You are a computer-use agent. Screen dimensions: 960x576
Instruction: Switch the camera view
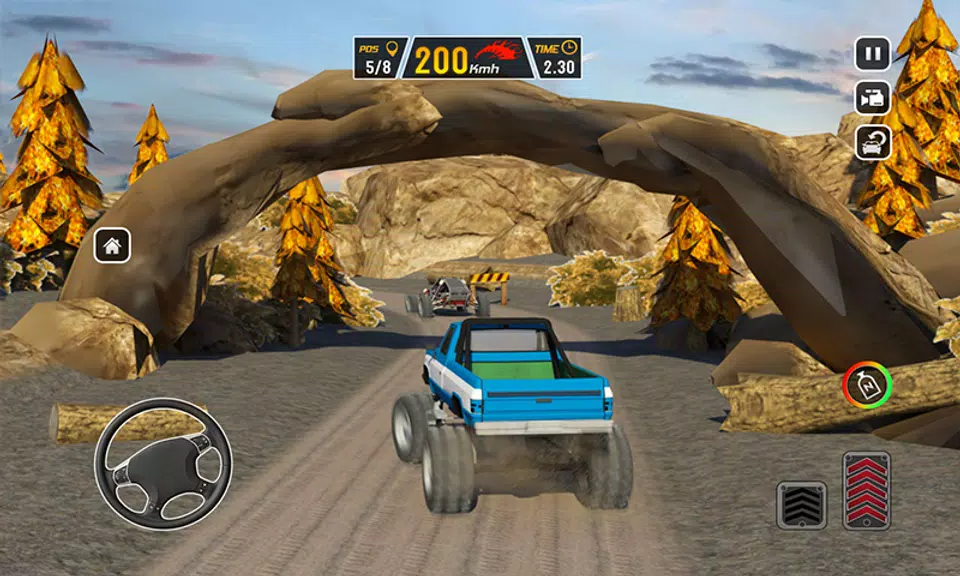872,97
